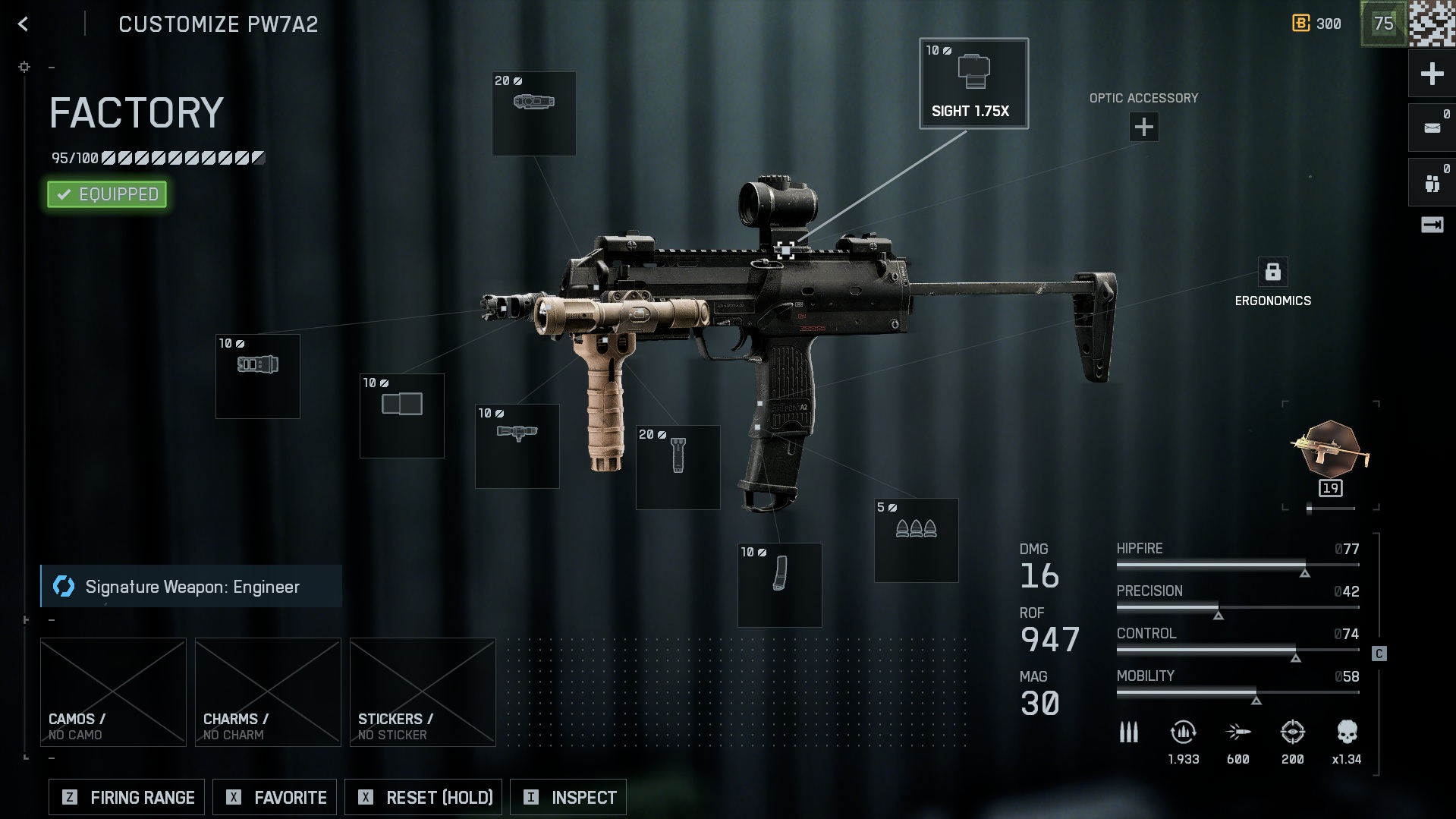1456x819 pixels.
Task: Select the ammunition type slot
Action: 916,540
